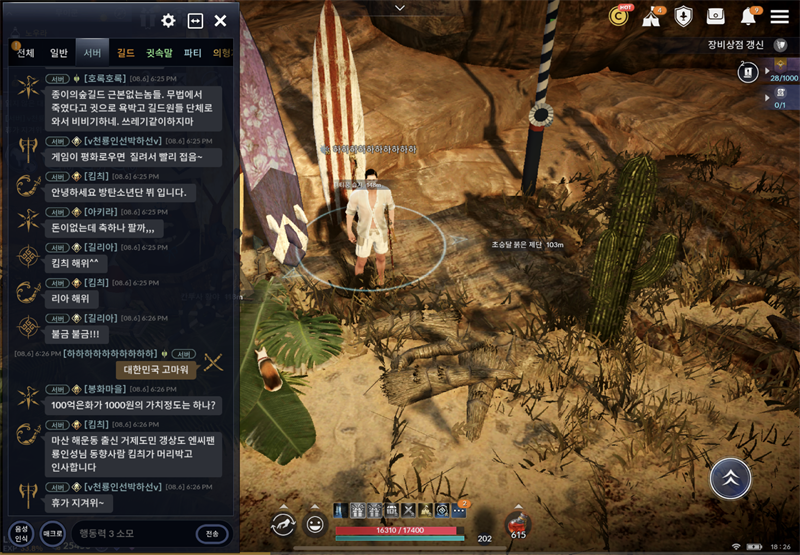Close the chat window
Screen dimensions: 800x555
tap(220, 20)
